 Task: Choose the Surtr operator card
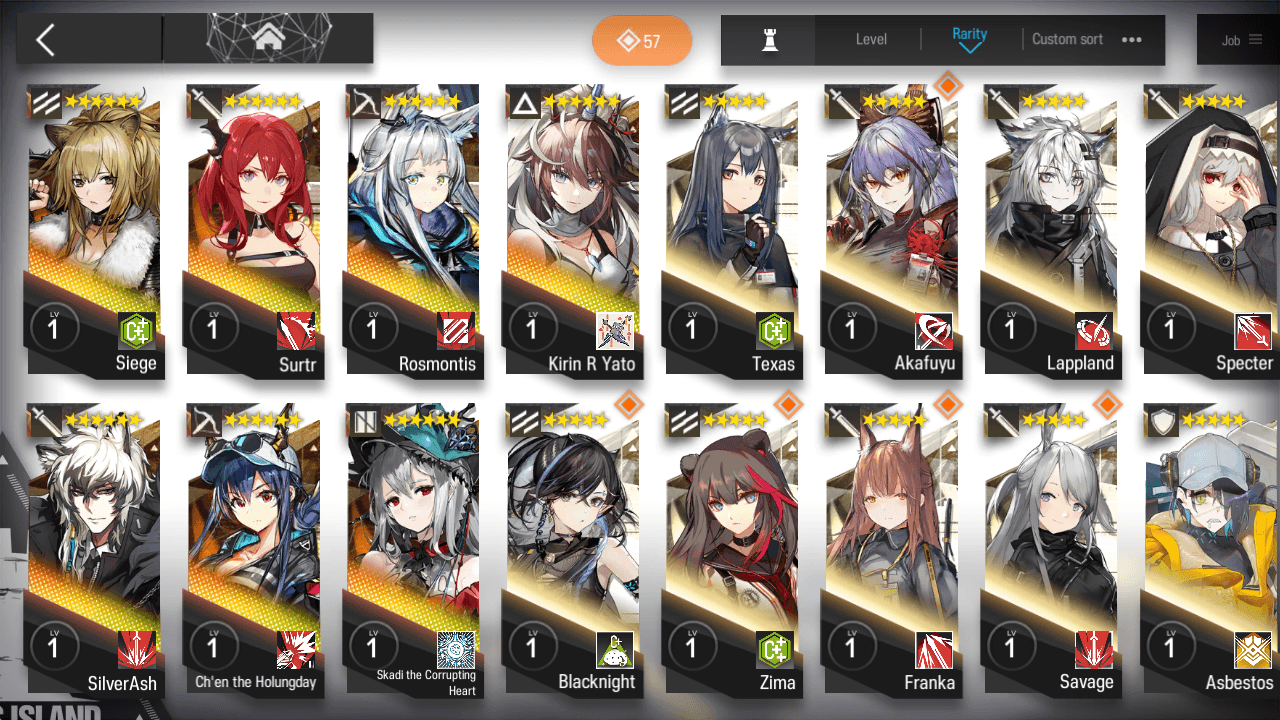(x=253, y=230)
